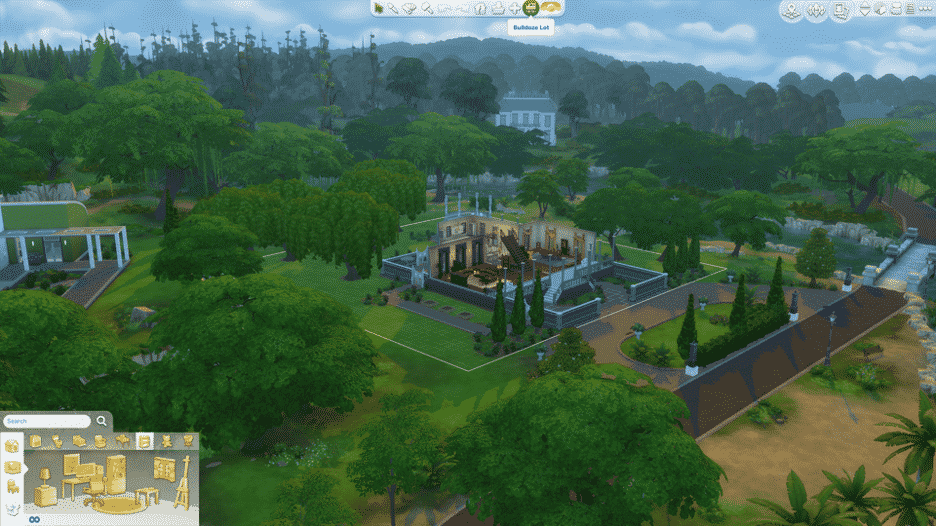Click the yellow save-to-gallery cloud button
The image size is (936, 526).
[553, 8]
